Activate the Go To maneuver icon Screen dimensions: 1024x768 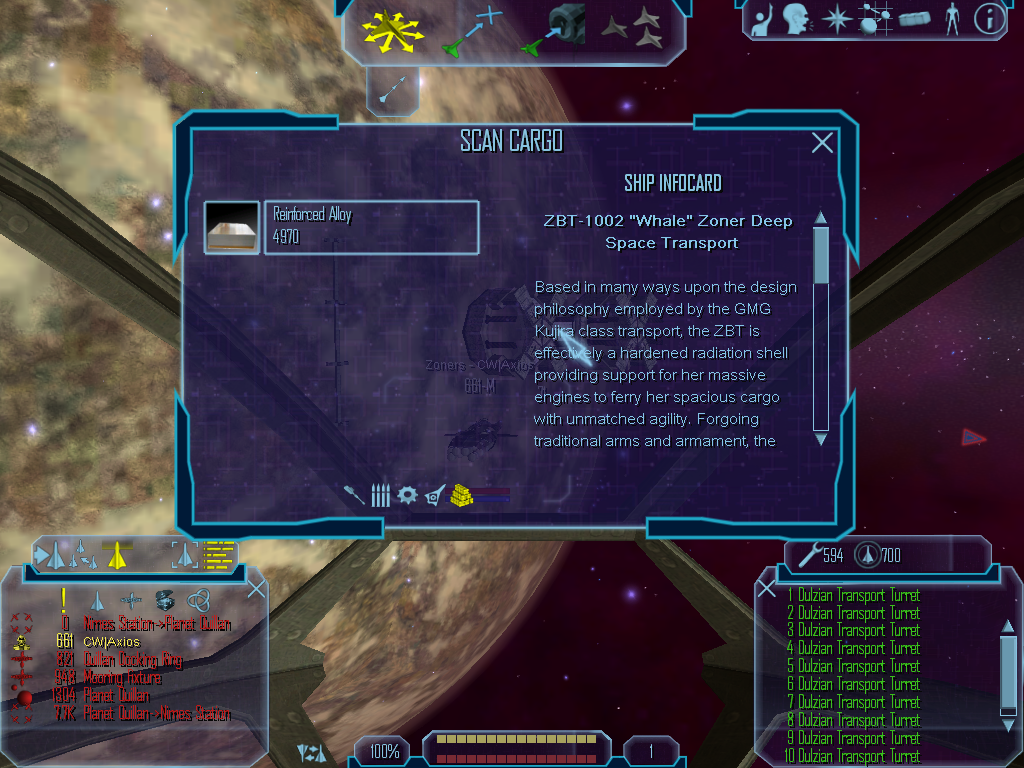[472, 31]
